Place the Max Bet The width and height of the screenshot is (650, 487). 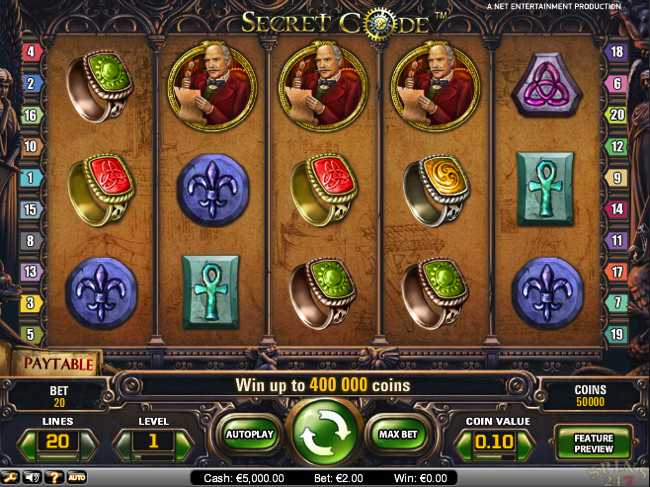[395, 435]
